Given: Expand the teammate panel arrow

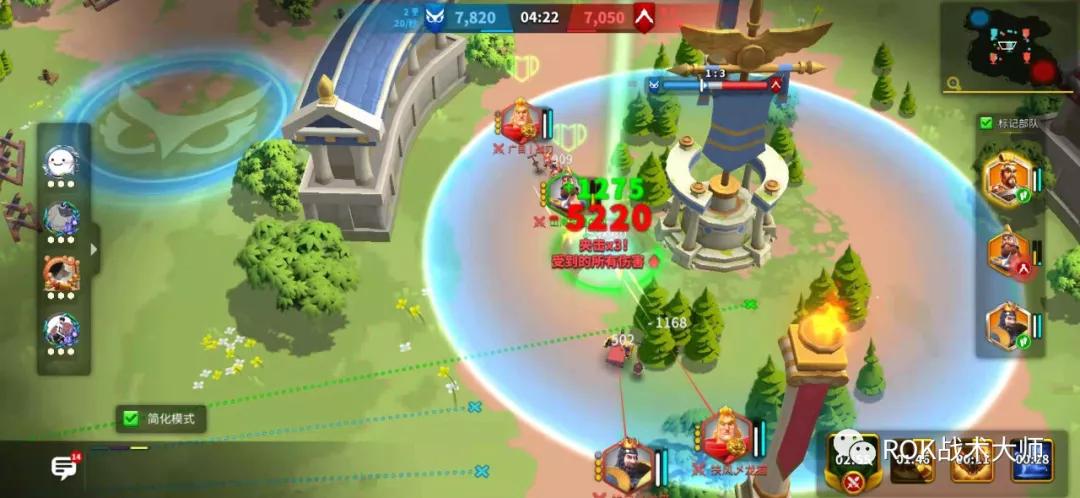Looking at the screenshot, I should 95,249.
